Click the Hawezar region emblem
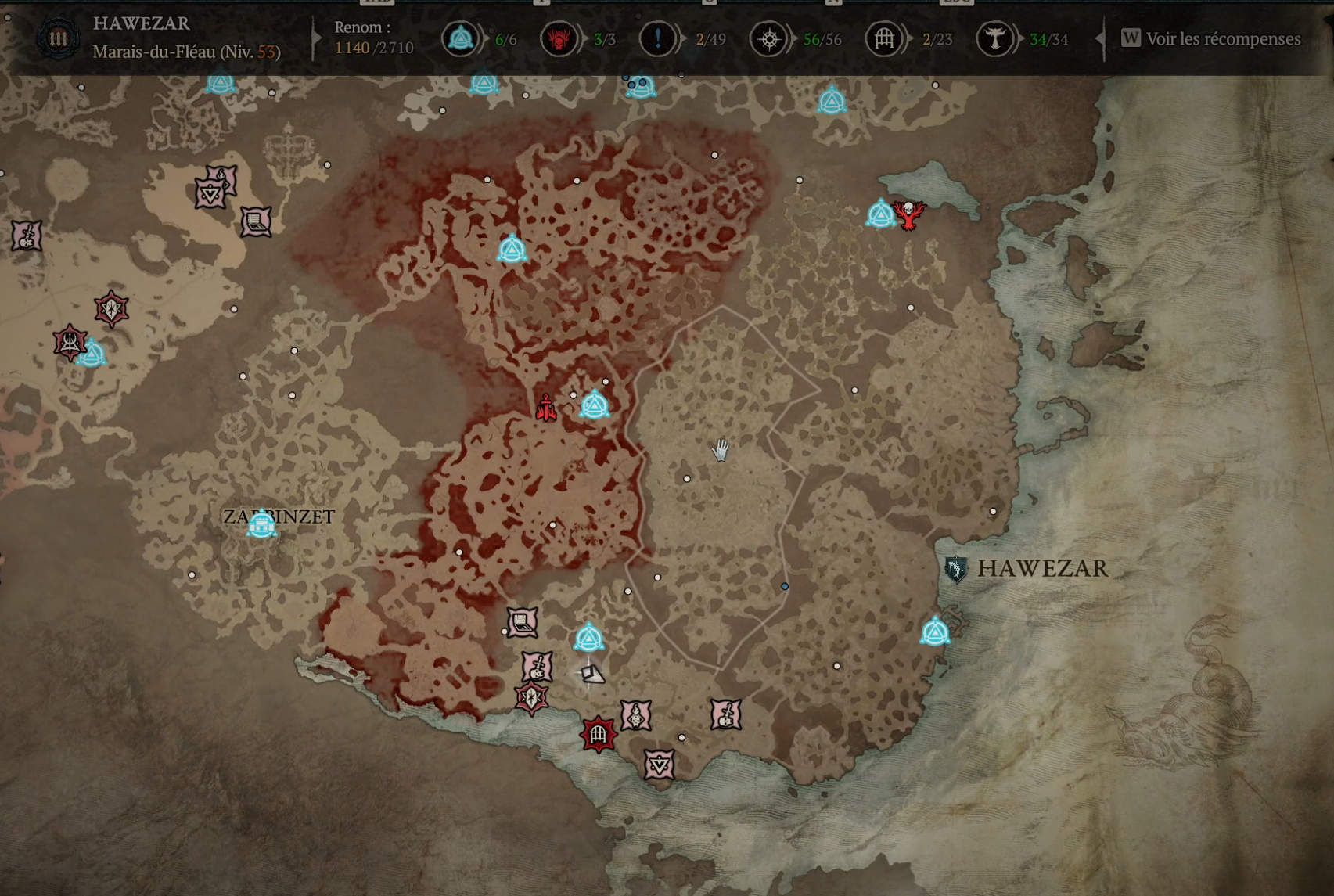 tap(955, 569)
